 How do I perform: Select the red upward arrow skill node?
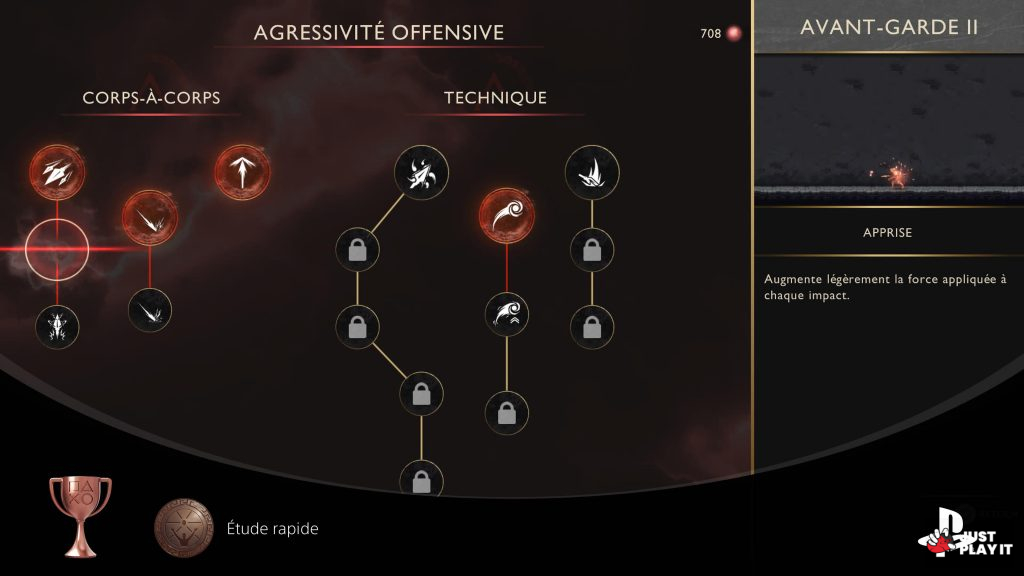point(242,173)
